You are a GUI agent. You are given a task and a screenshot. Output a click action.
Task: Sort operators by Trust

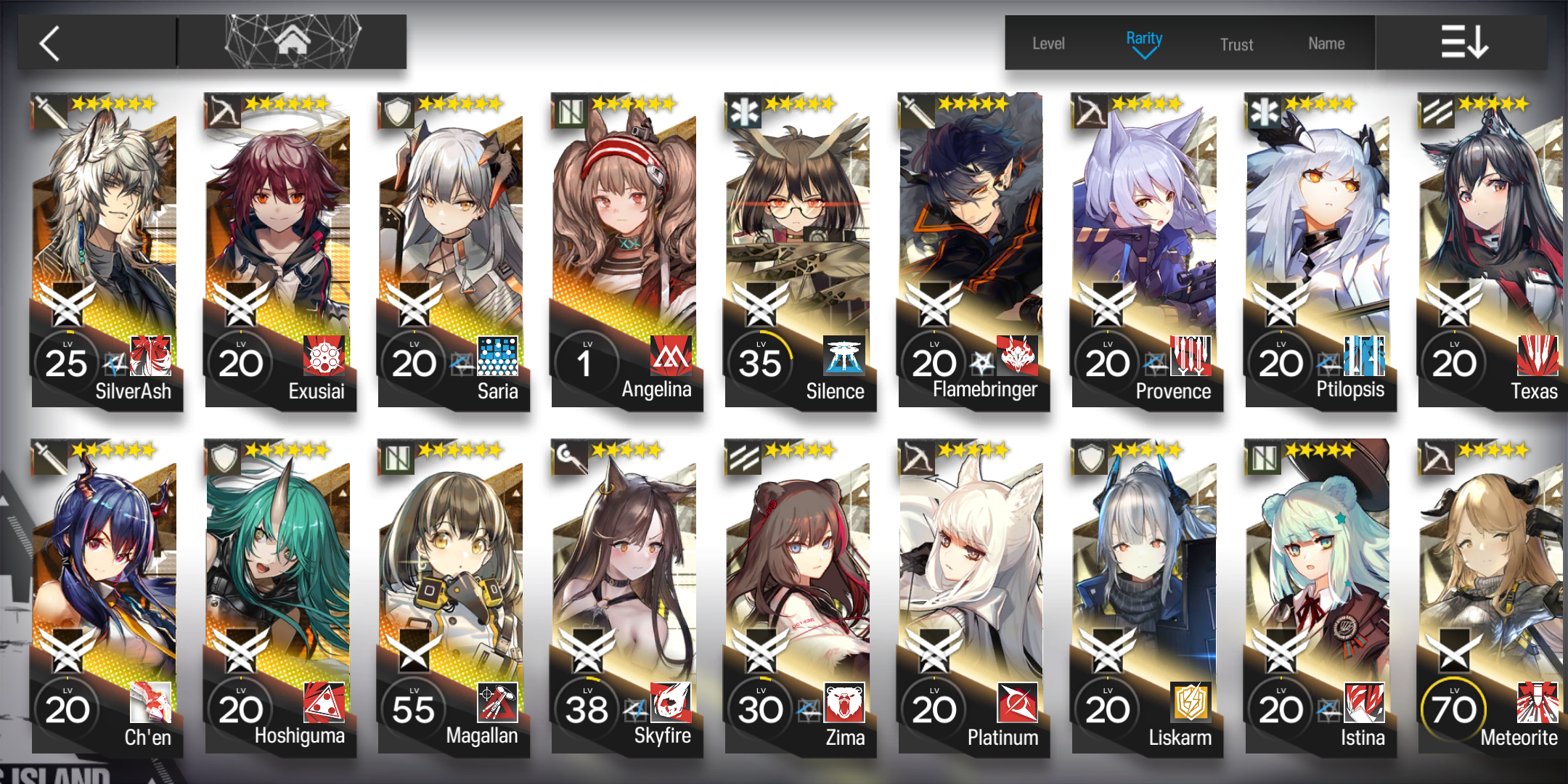tap(1236, 44)
